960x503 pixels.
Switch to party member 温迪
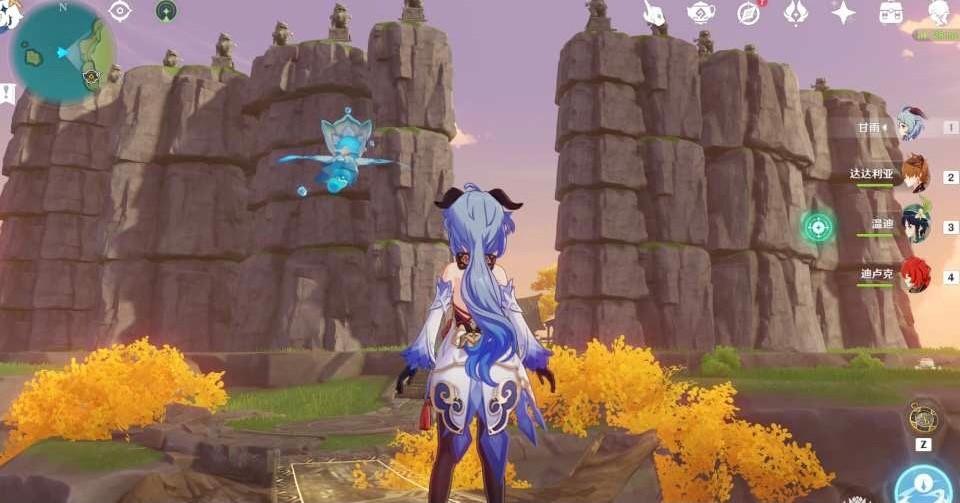pyautogui.click(x=914, y=224)
